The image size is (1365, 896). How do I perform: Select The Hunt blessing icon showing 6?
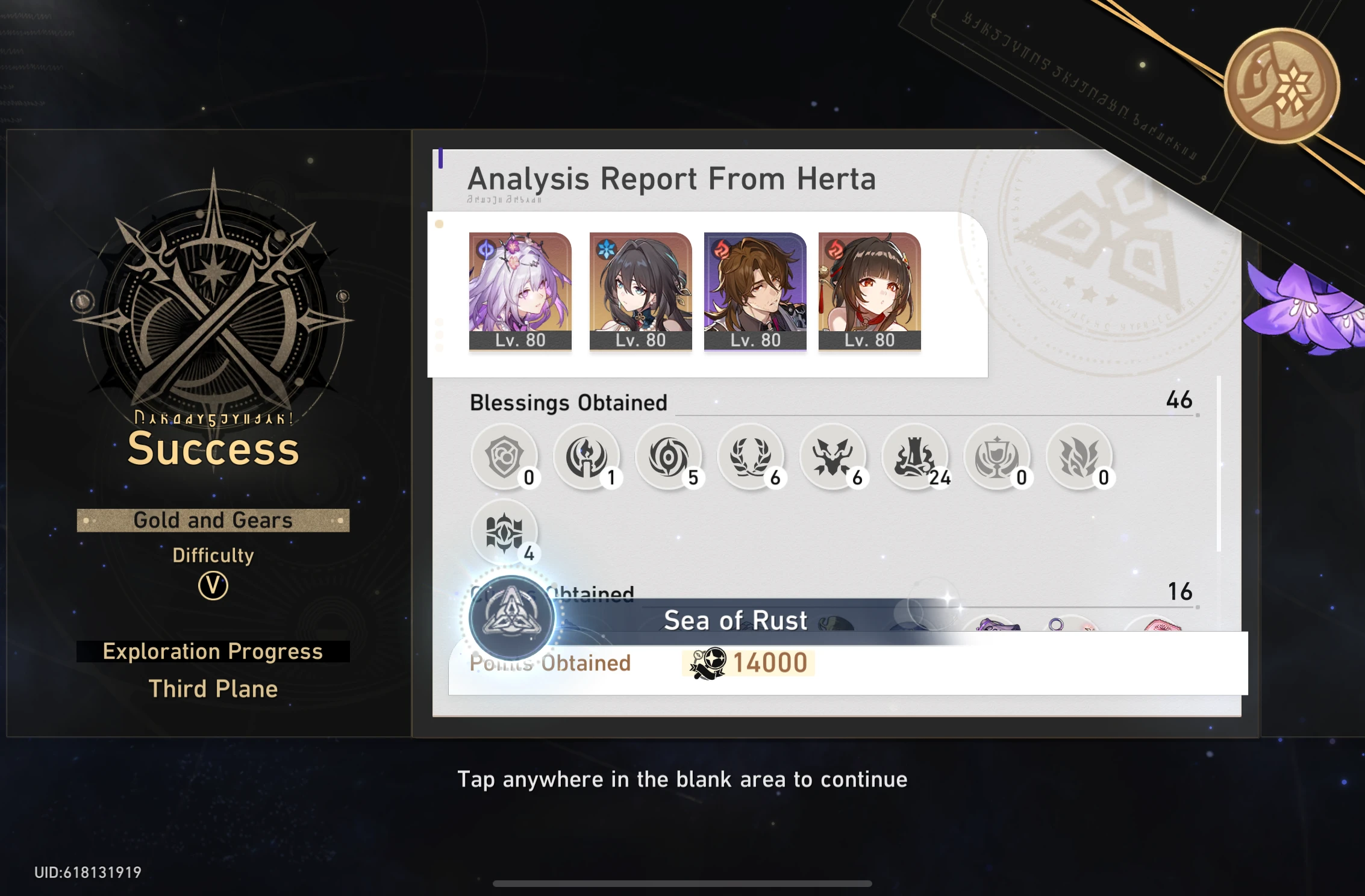(834, 456)
